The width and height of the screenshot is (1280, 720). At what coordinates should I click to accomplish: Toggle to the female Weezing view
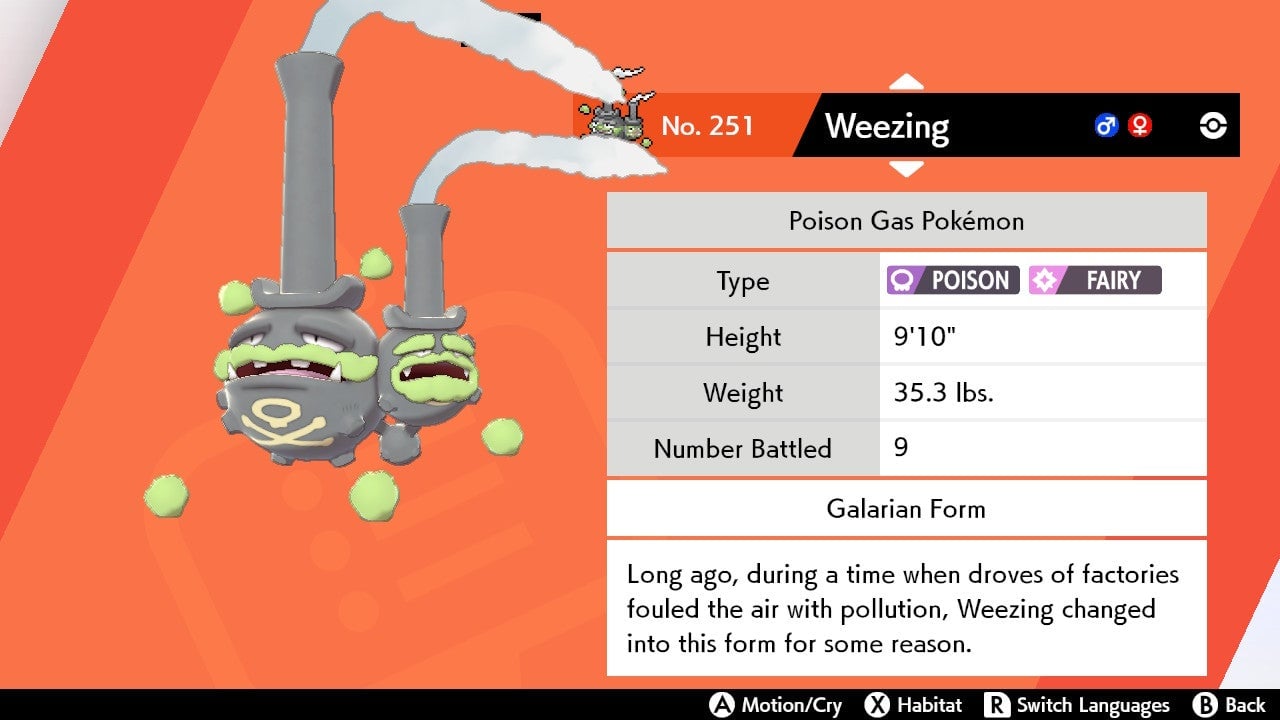[x=1138, y=126]
